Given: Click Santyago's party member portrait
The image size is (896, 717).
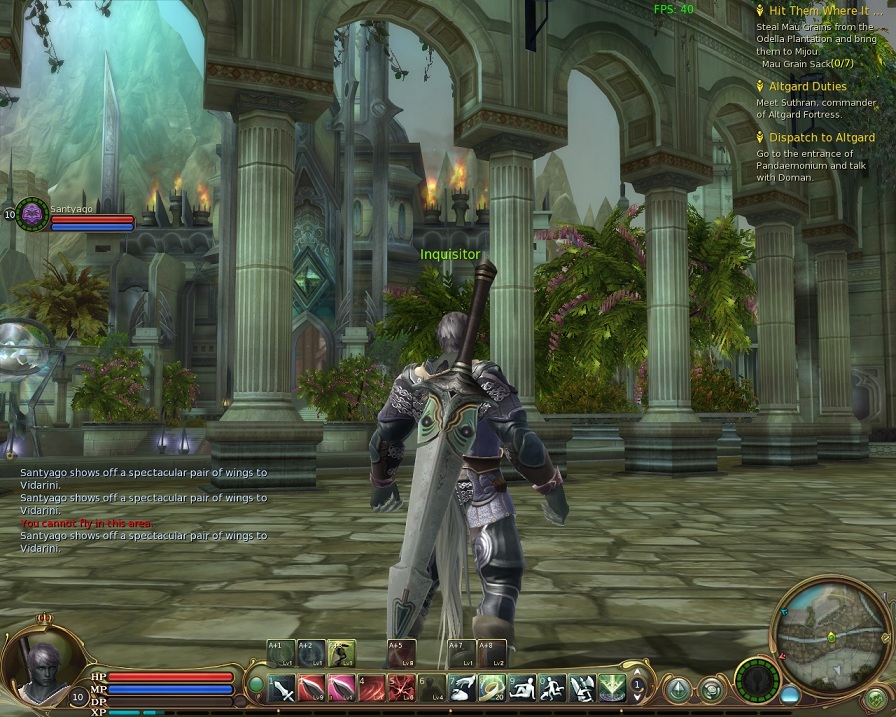Looking at the screenshot, I should [x=32, y=213].
